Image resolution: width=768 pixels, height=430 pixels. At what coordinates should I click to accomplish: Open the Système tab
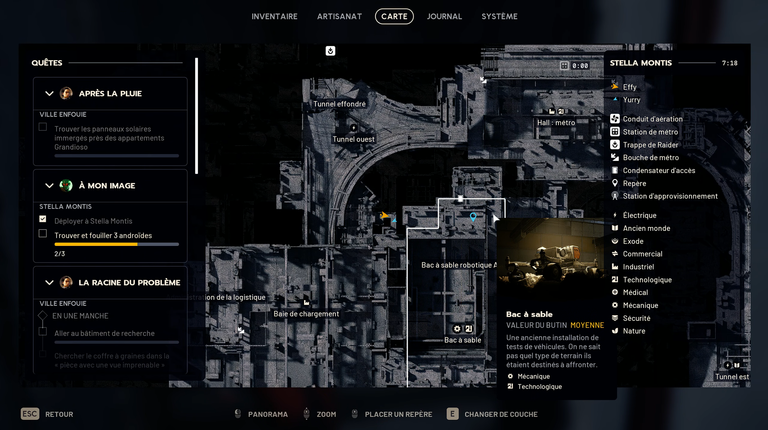point(499,17)
